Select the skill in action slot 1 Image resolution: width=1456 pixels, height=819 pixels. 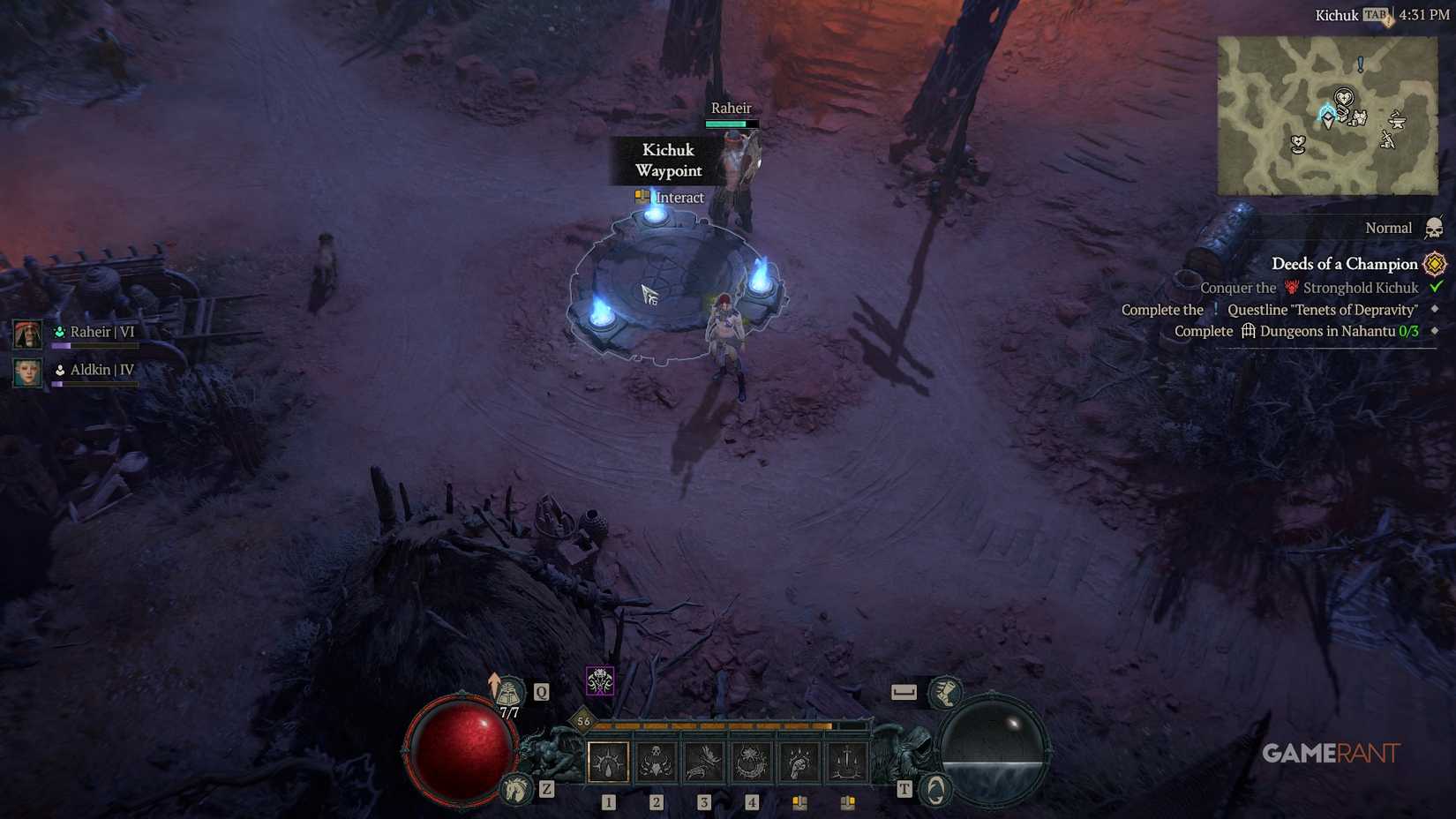coord(607,762)
